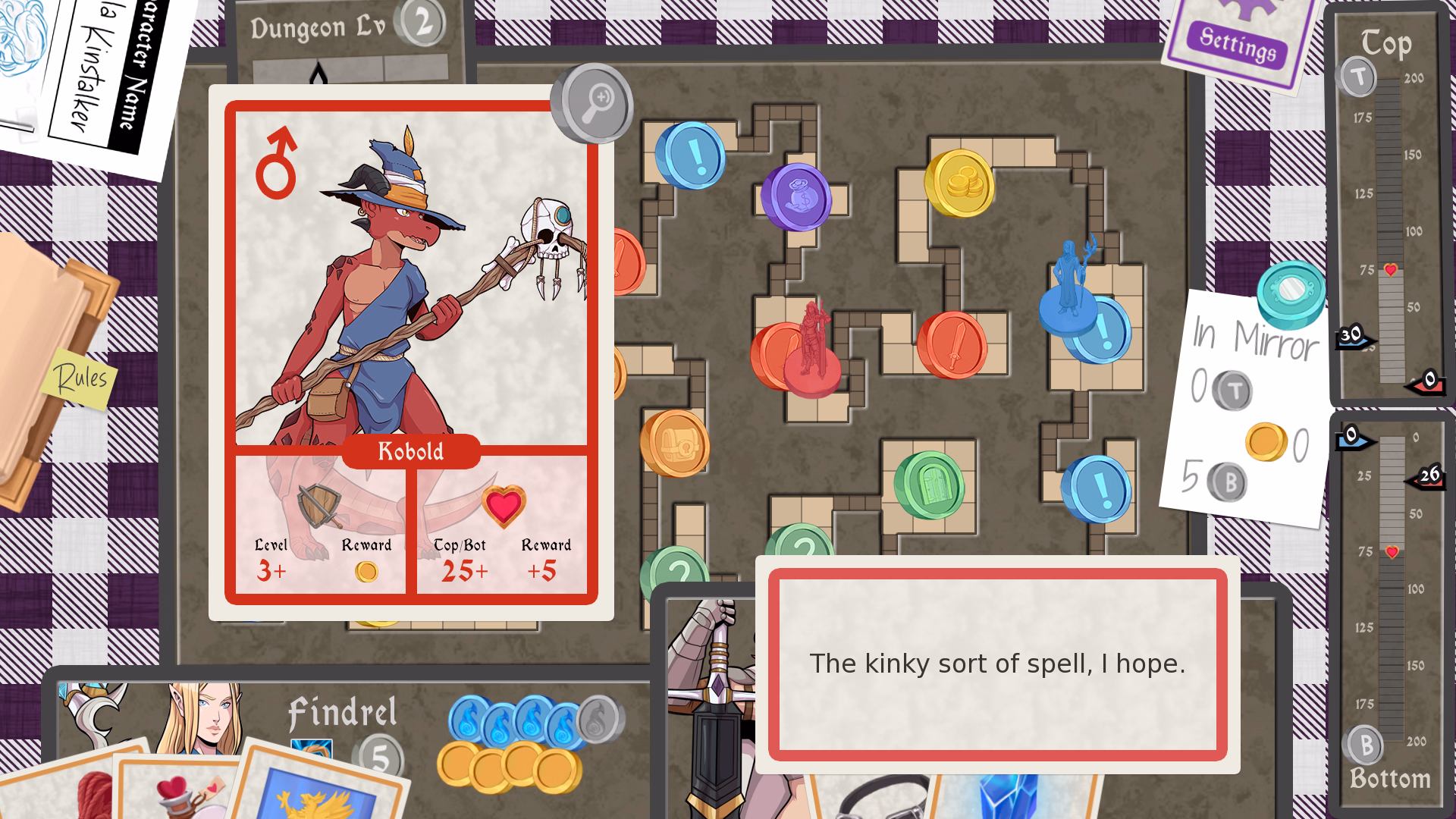Image resolution: width=1456 pixels, height=819 pixels.
Task: Advance the dialogue text box
Action: (997, 664)
